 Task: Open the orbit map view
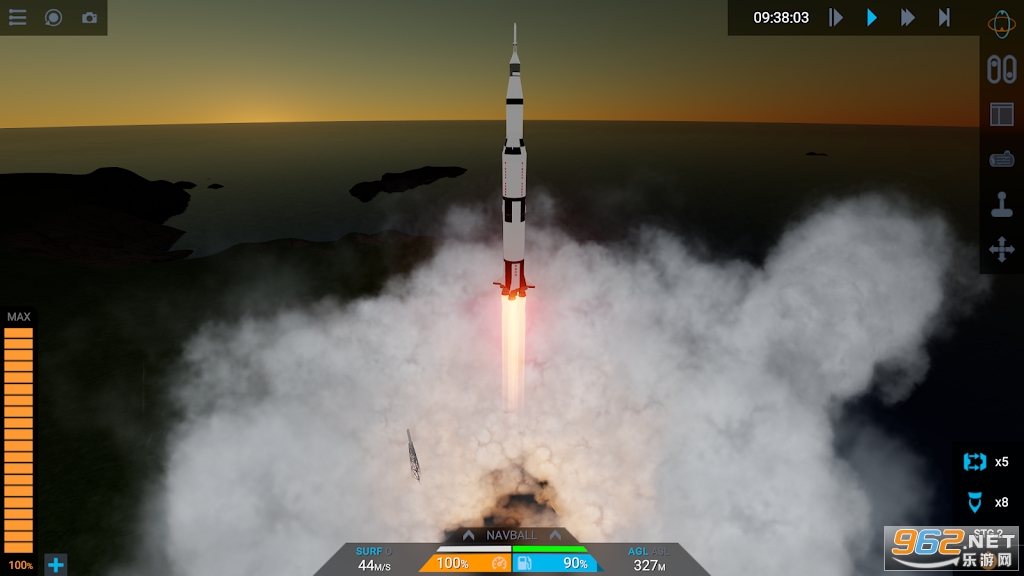[x=1001, y=22]
